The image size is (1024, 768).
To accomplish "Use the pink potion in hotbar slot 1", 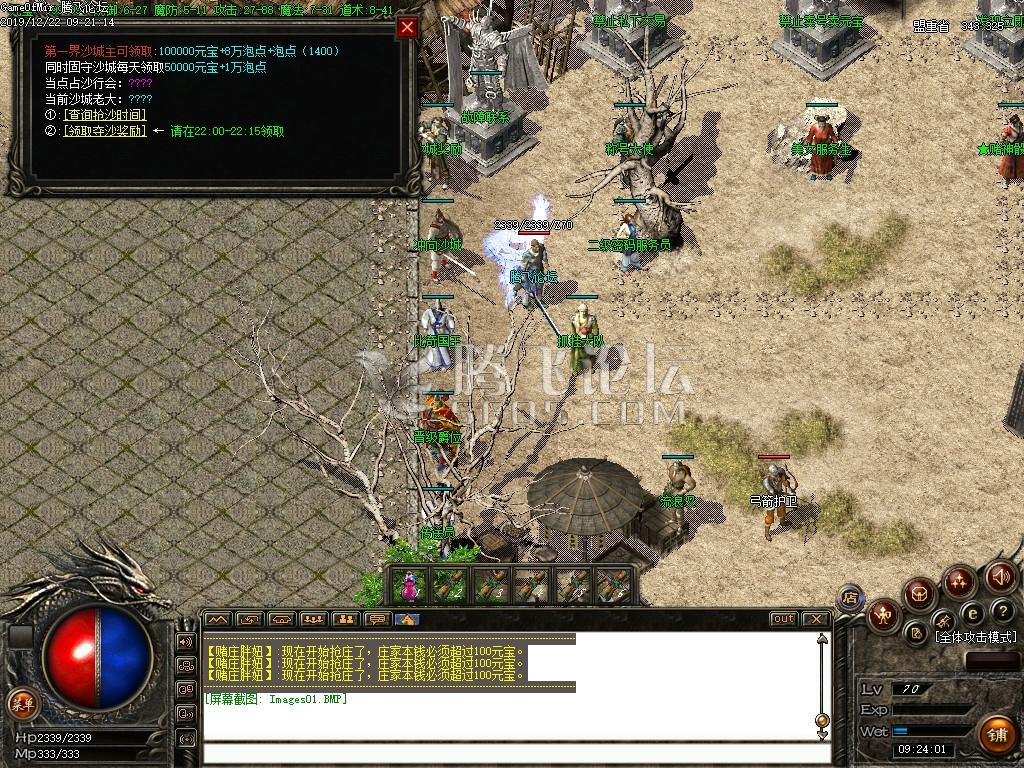I will pos(409,586).
